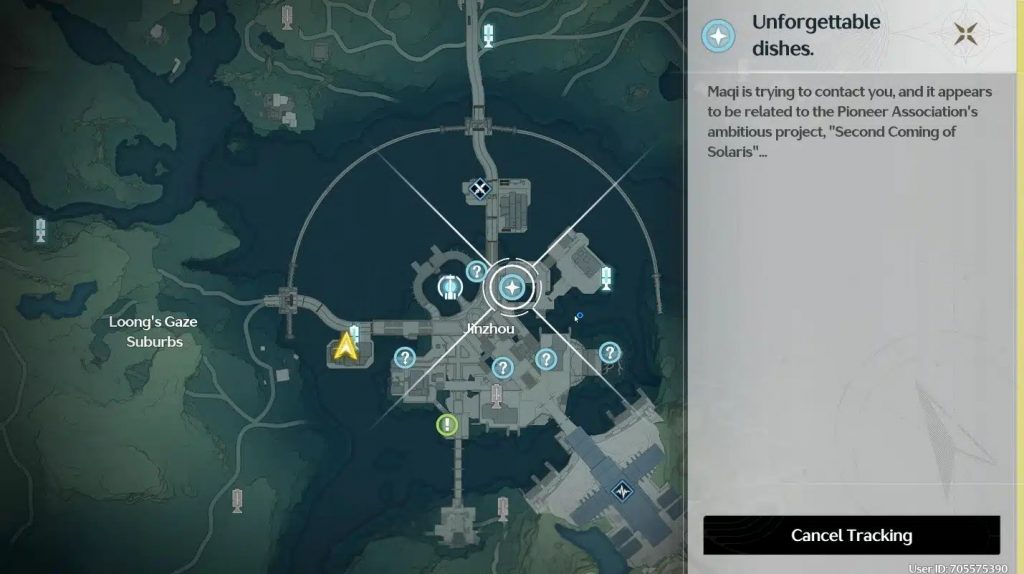Select the green exclamation quest marker
Viewport: 1024px width, 574px height.
coord(446,425)
